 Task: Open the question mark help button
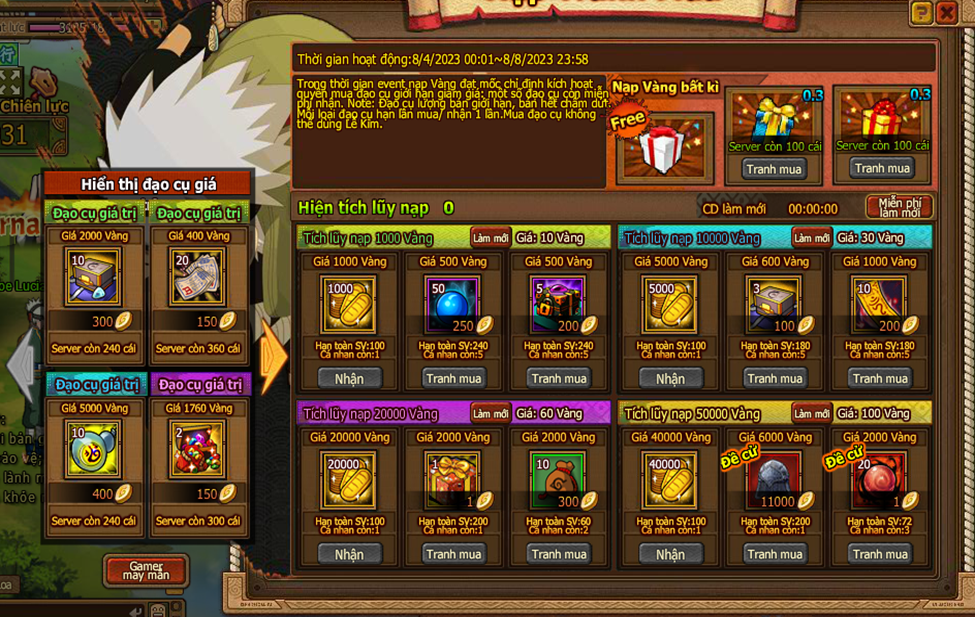coord(921,12)
